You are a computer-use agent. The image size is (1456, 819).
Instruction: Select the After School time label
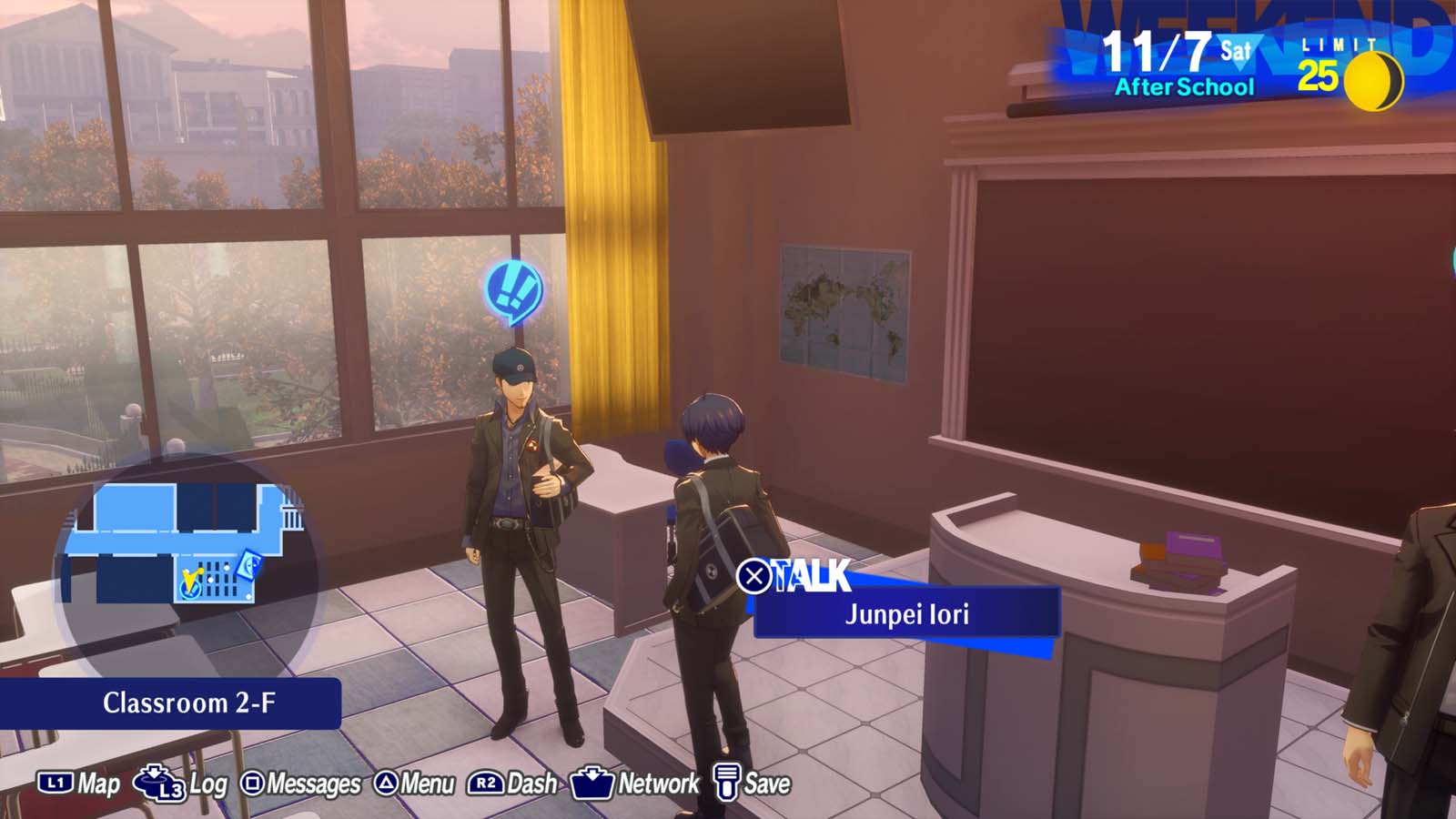[x=1182, y=88]
